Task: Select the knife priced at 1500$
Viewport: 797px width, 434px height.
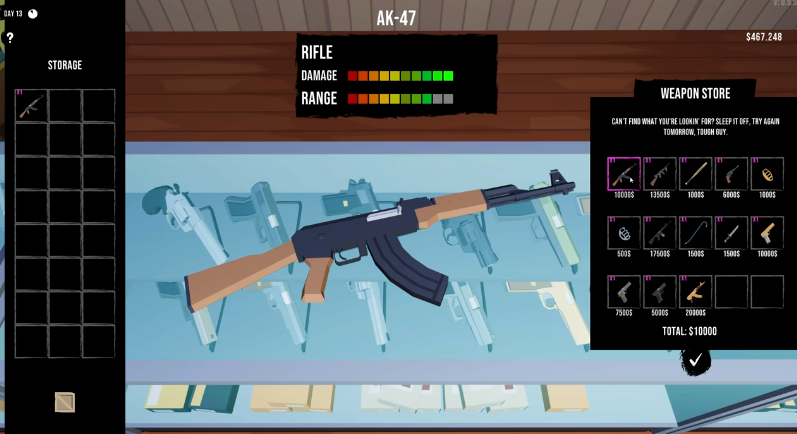Action: coord(732,233)
